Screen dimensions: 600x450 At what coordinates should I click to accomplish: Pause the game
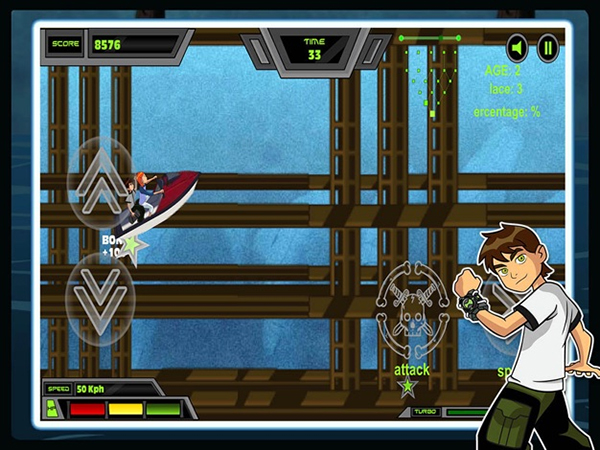pos(547,47)
